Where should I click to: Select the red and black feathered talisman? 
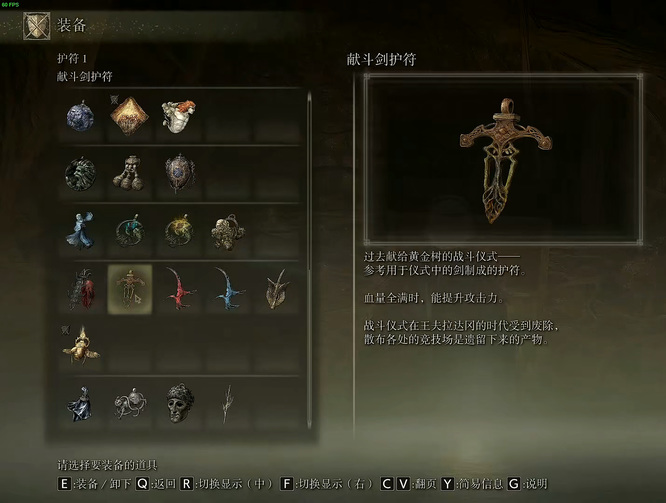[x=82, y=288]
